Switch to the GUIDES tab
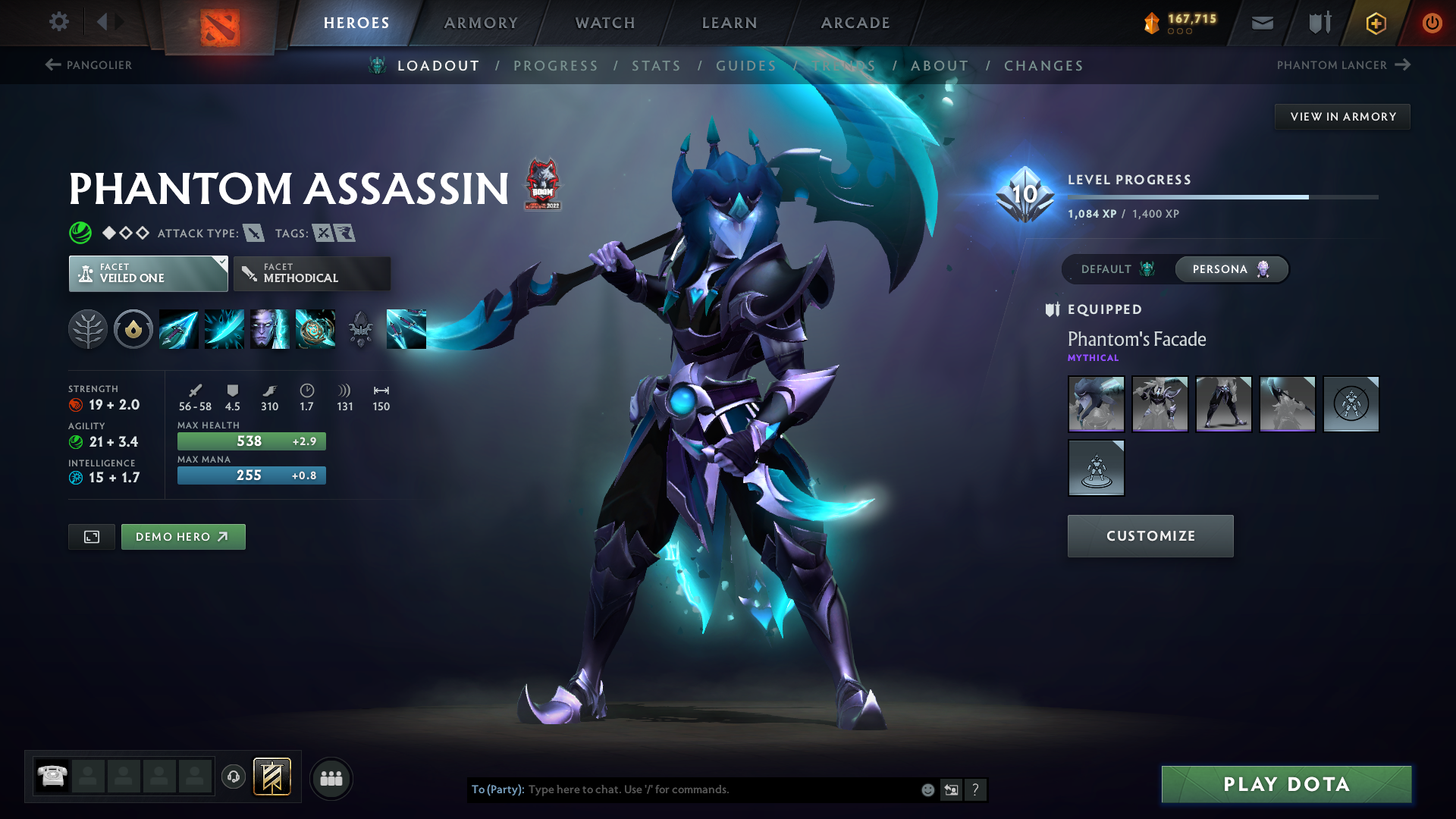The height and width of the screenshot is (819, 1456). (746, 66)
